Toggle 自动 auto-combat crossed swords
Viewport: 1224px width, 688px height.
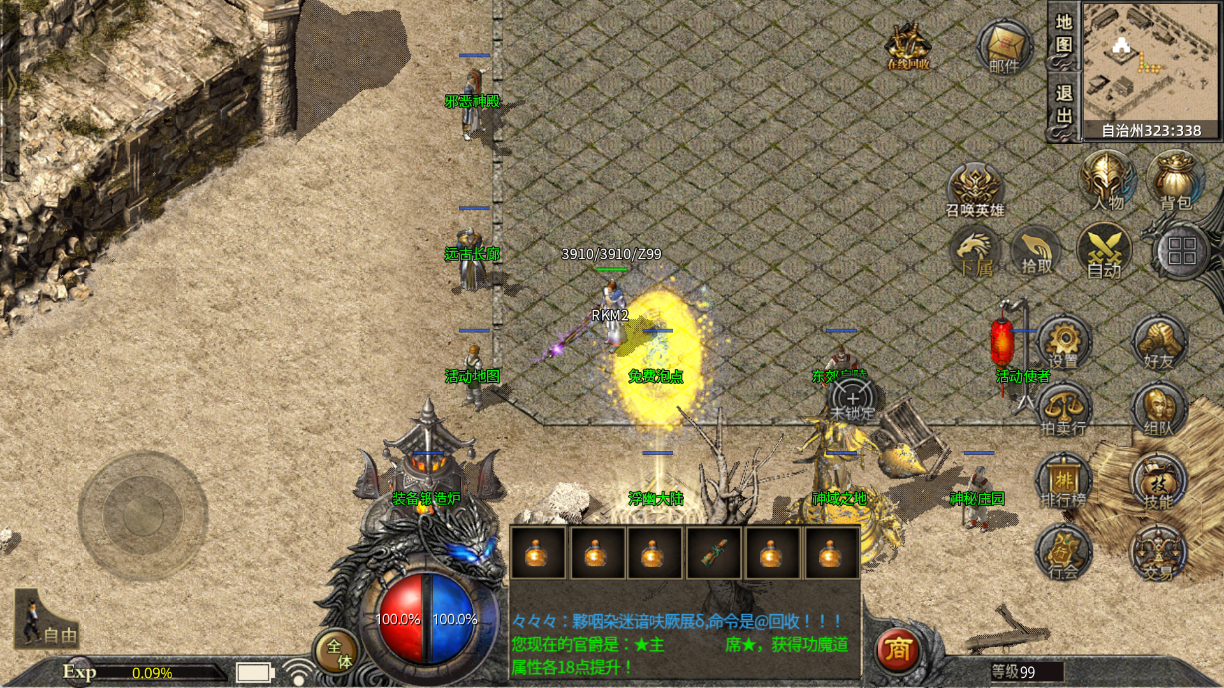click(x=1104, y=250)
